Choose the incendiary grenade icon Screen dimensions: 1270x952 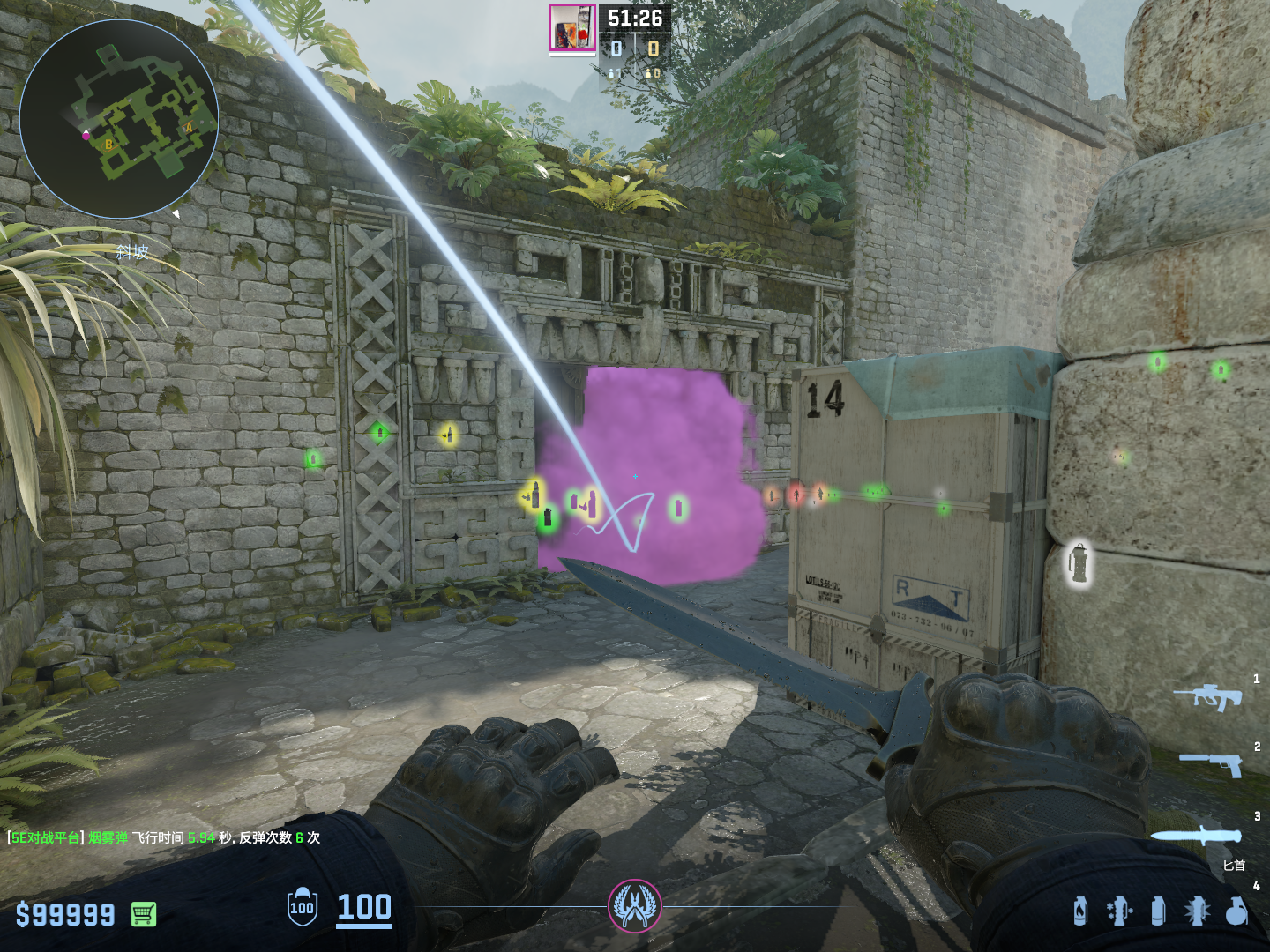pyautogui.click(x=1080, y=911)
